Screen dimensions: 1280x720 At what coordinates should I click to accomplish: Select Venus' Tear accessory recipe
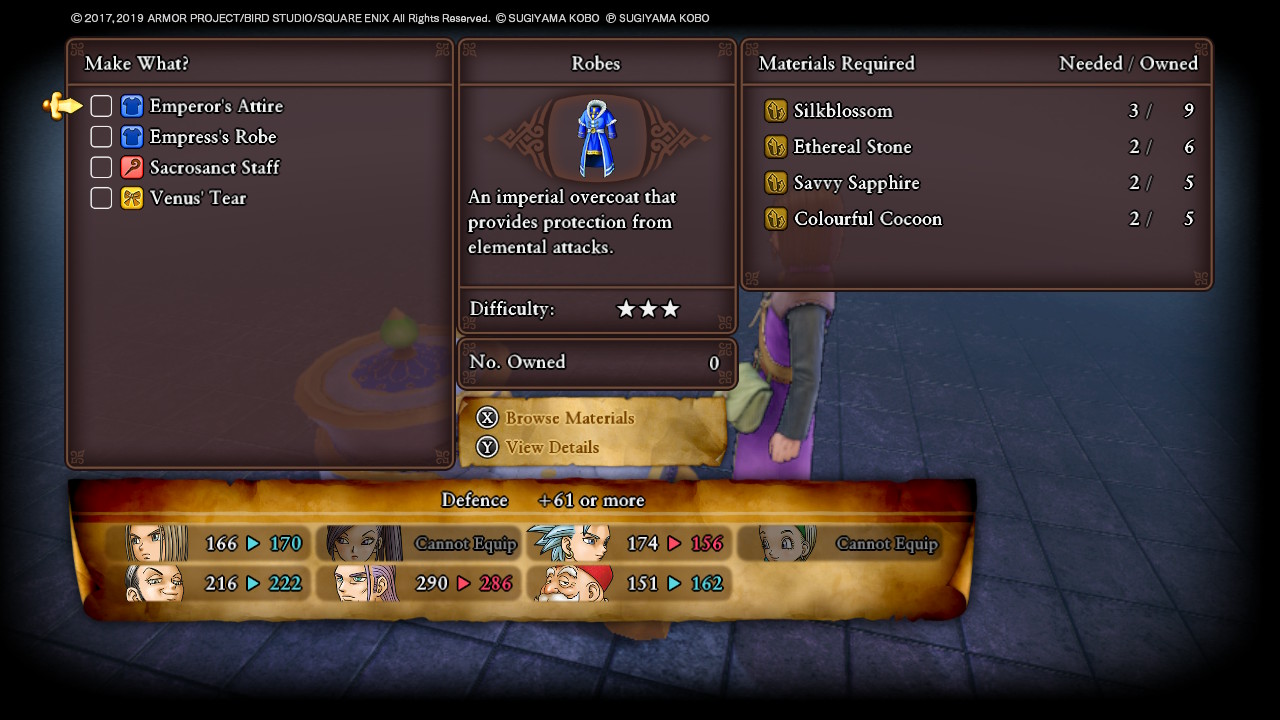(197, 198)
